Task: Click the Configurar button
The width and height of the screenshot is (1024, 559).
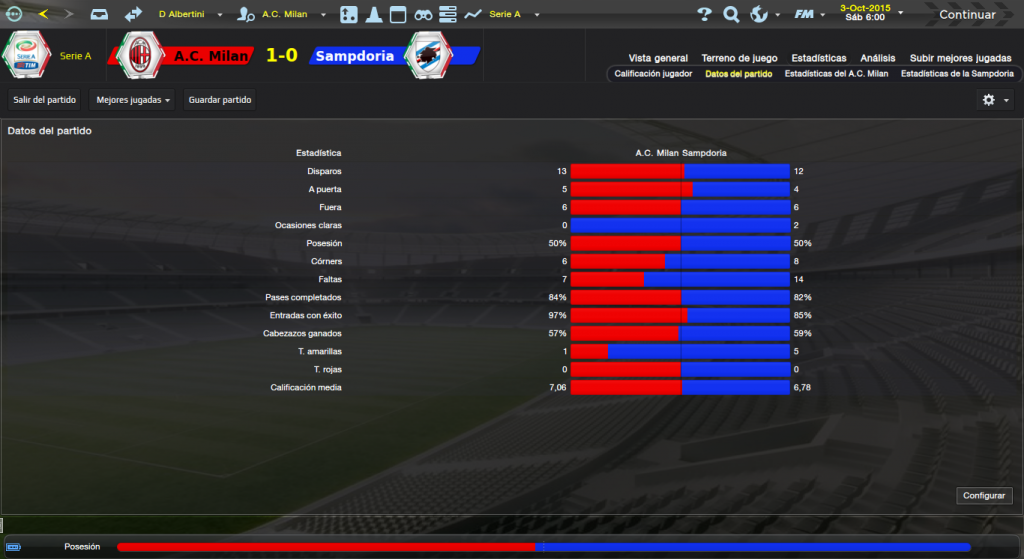Action: click(986, 496)
